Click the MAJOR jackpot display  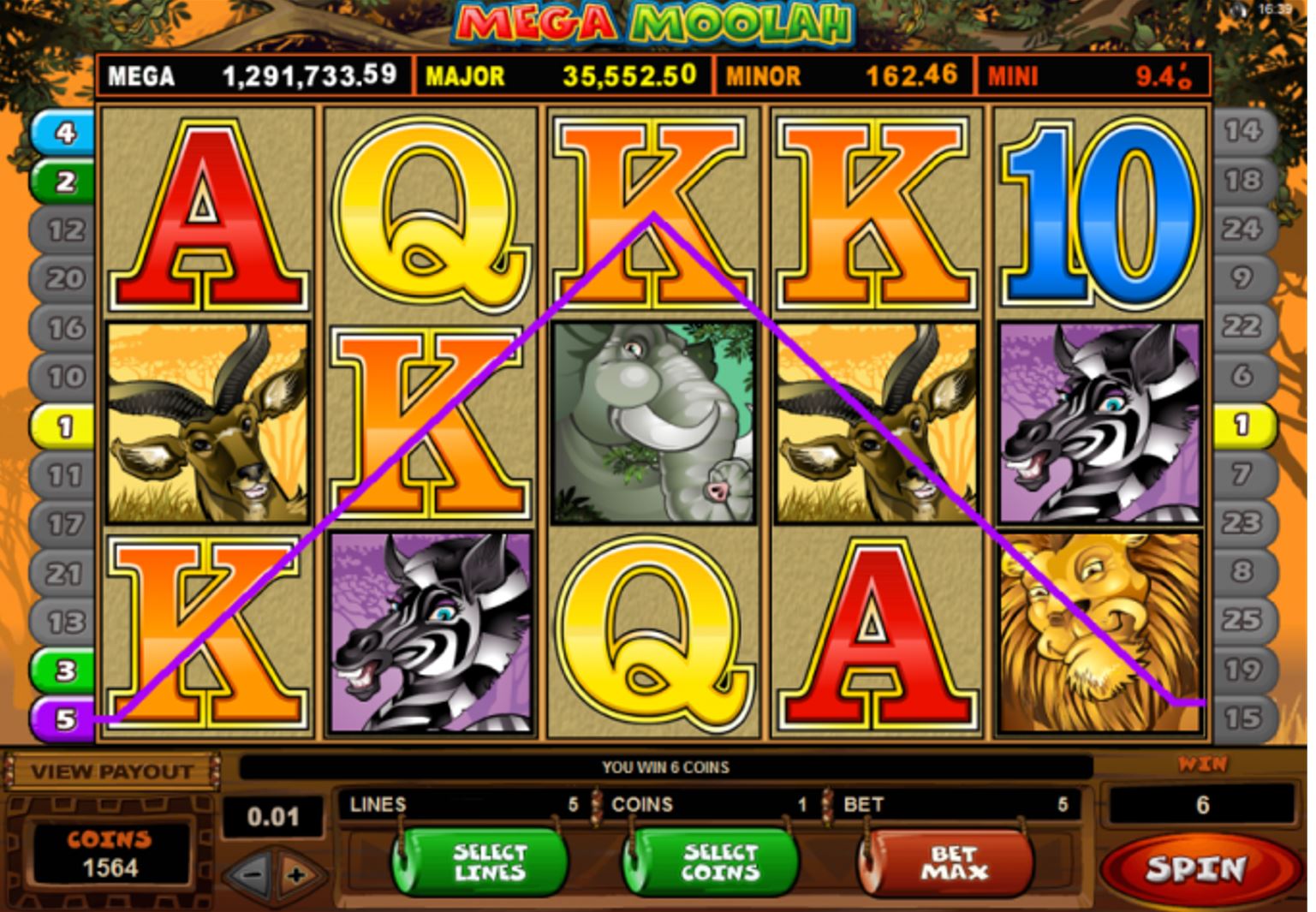tap(561, 75)
